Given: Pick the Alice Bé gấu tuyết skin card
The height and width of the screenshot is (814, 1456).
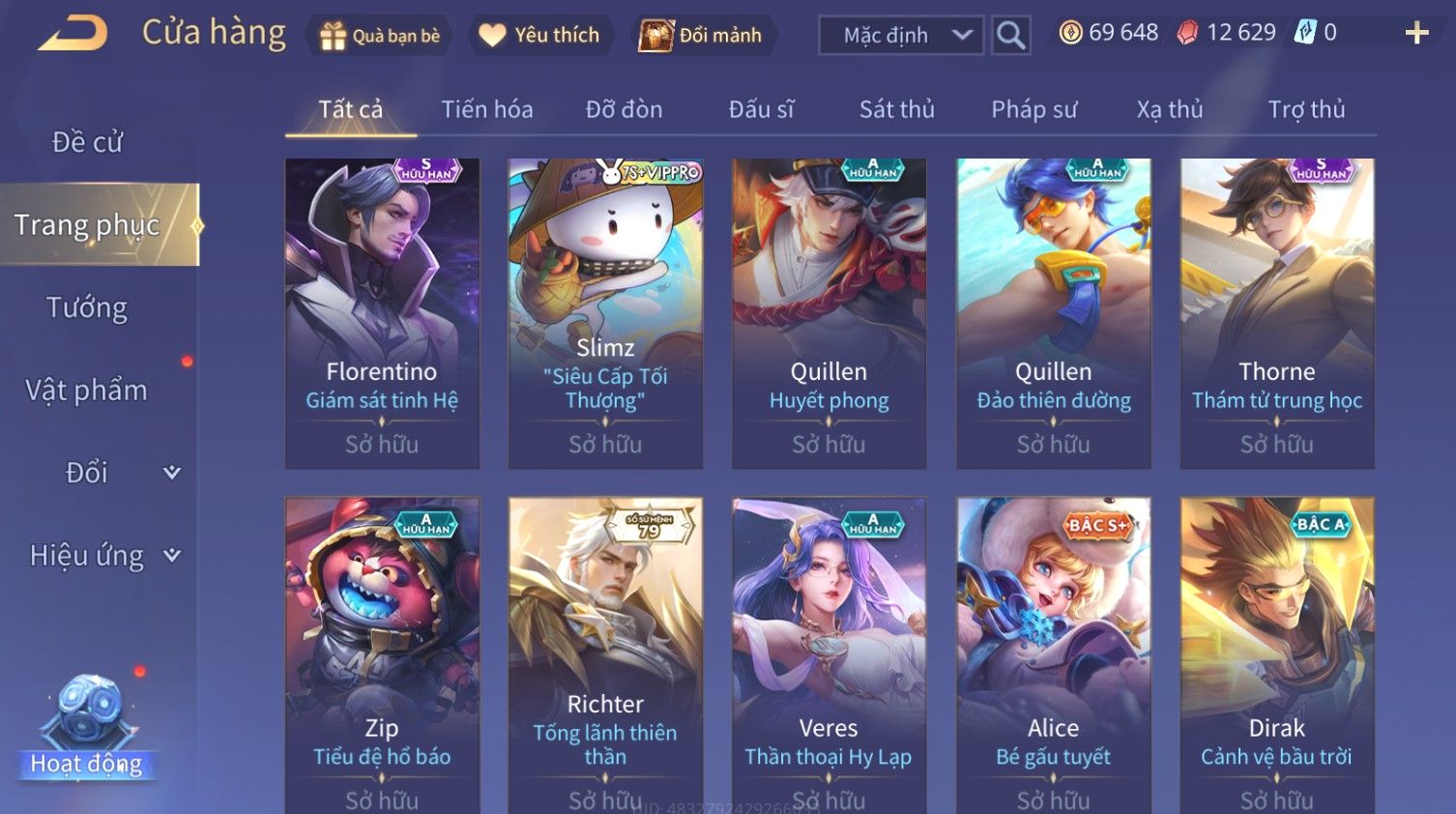Looking at the screenshot, I should pyautogui.click(x=1053, y=653).
